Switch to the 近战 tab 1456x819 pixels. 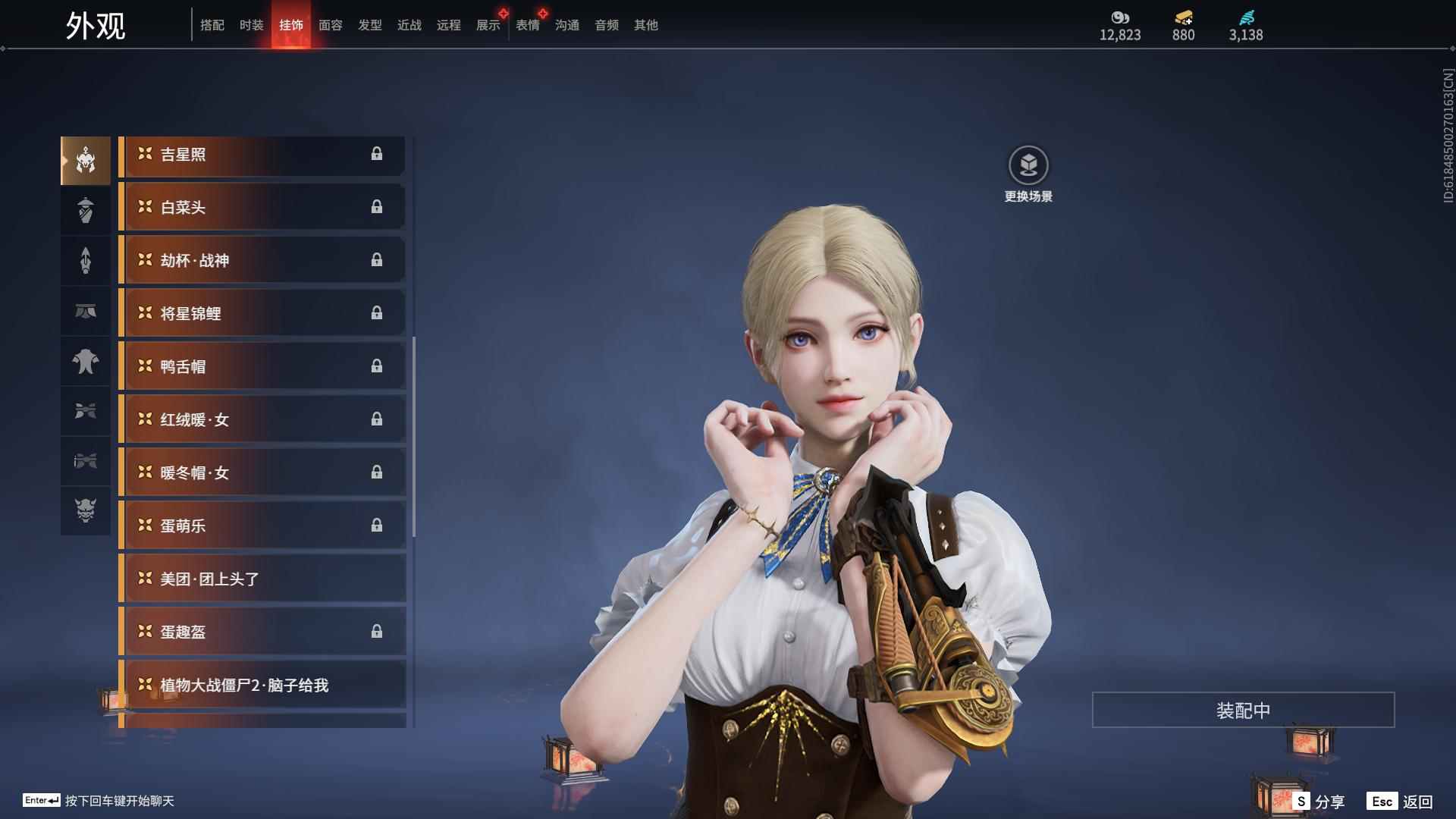coord(409,25)
